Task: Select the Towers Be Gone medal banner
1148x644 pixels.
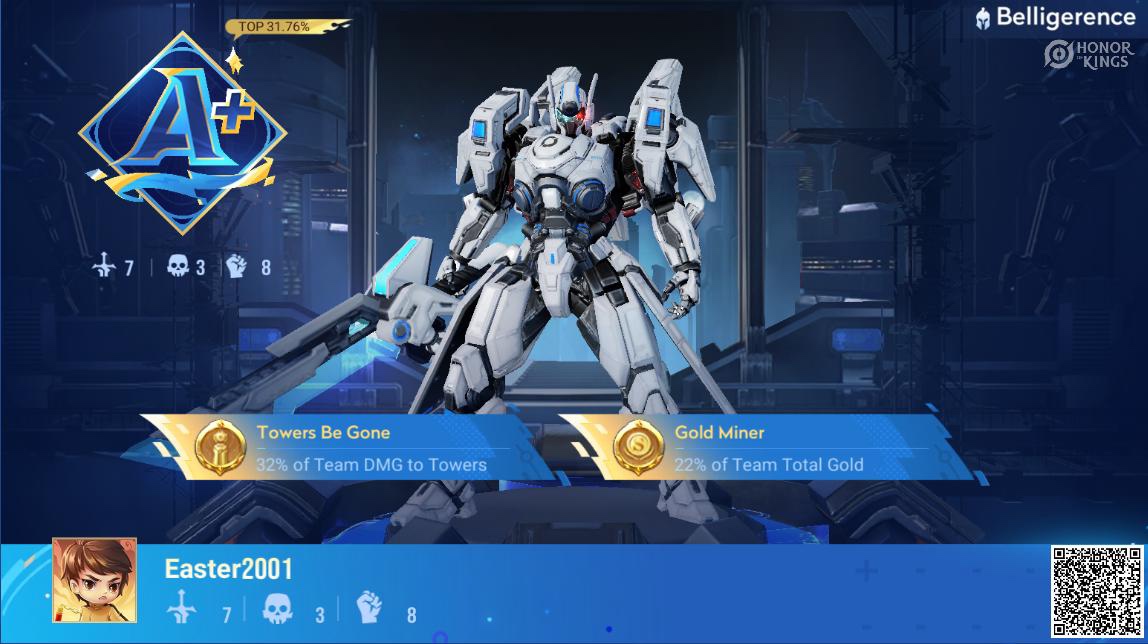Action: pos(345,447)
